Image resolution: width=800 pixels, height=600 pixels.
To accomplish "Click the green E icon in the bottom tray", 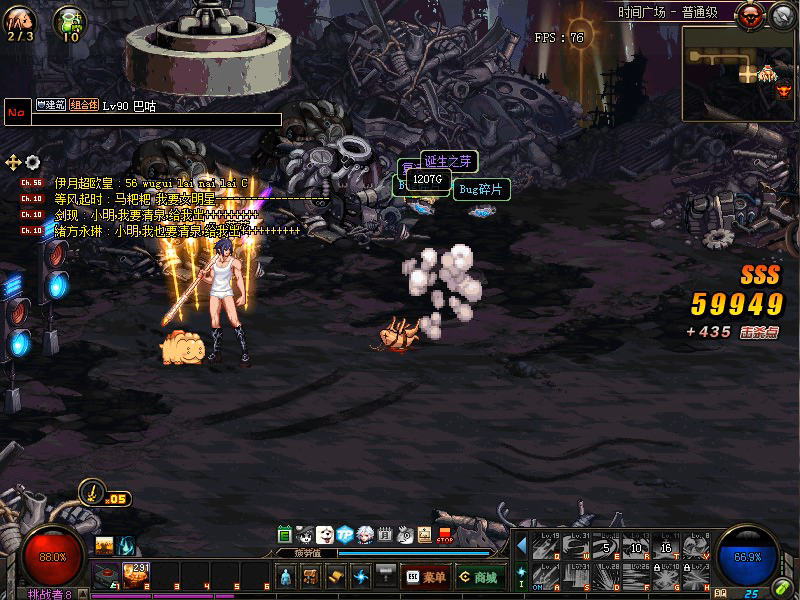I will (285, 535).
